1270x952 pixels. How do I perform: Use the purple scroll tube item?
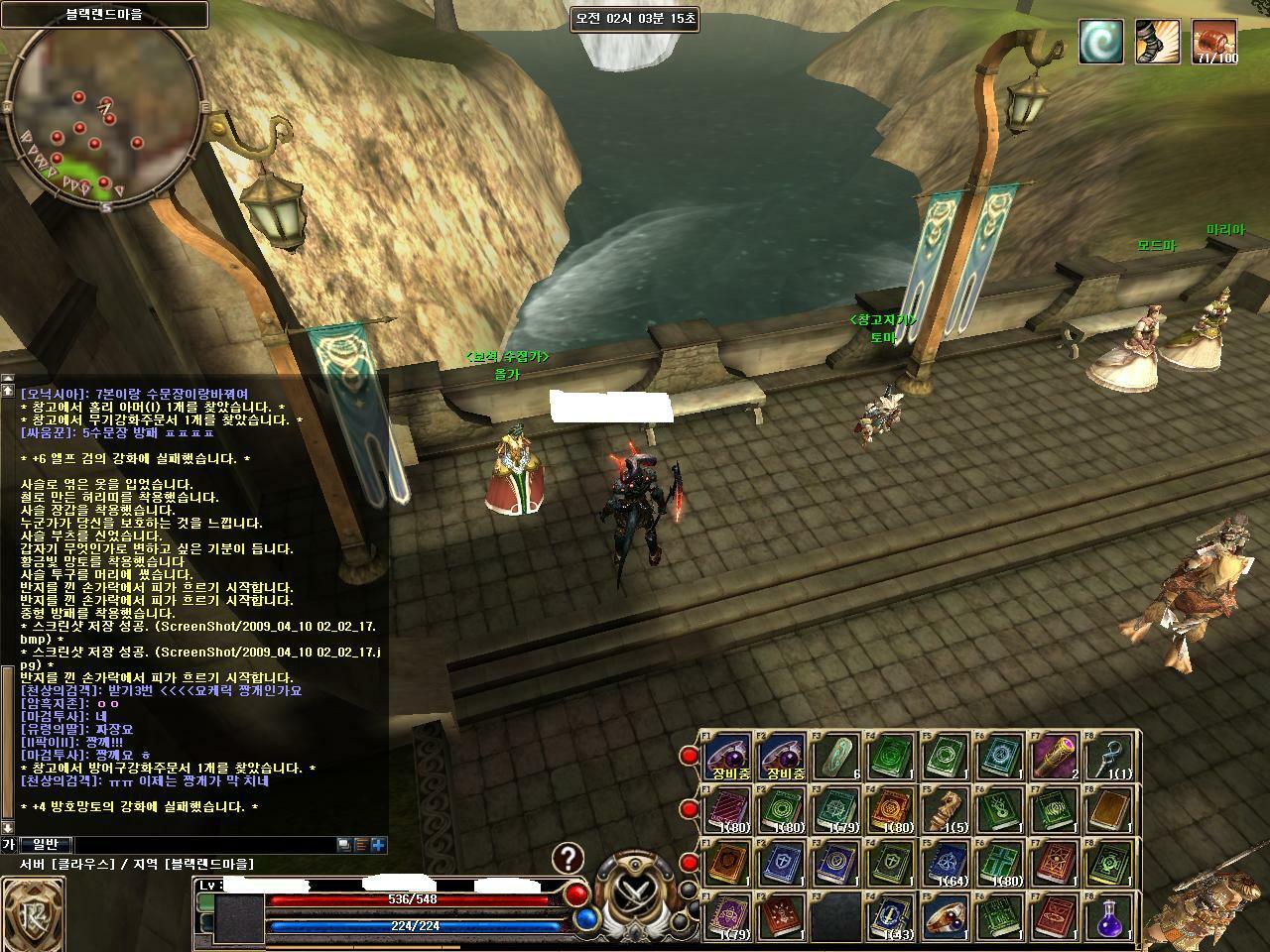pos(1055,758)
